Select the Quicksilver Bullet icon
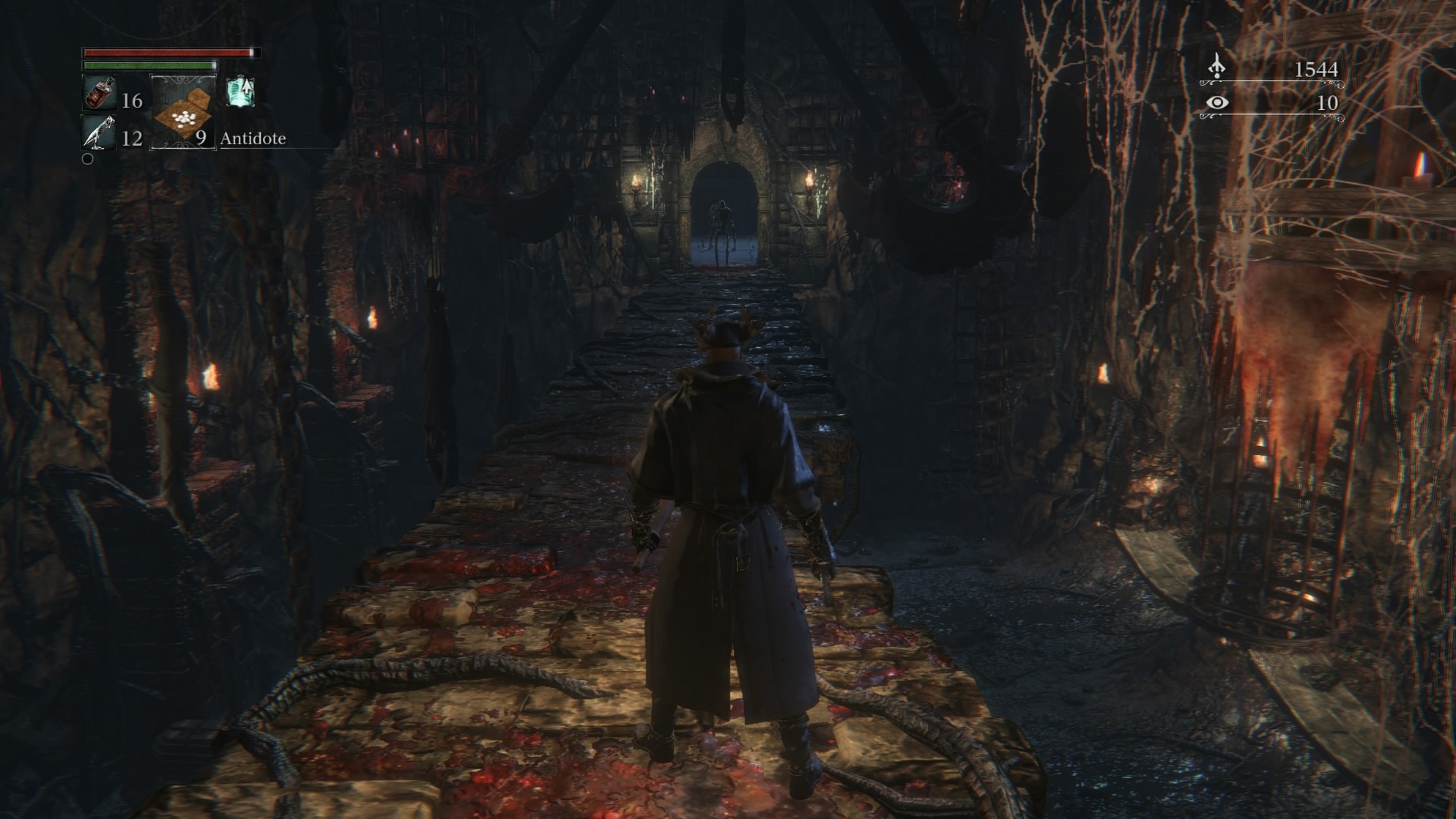This screenshot has width=1456, height=819. [99, 133]
